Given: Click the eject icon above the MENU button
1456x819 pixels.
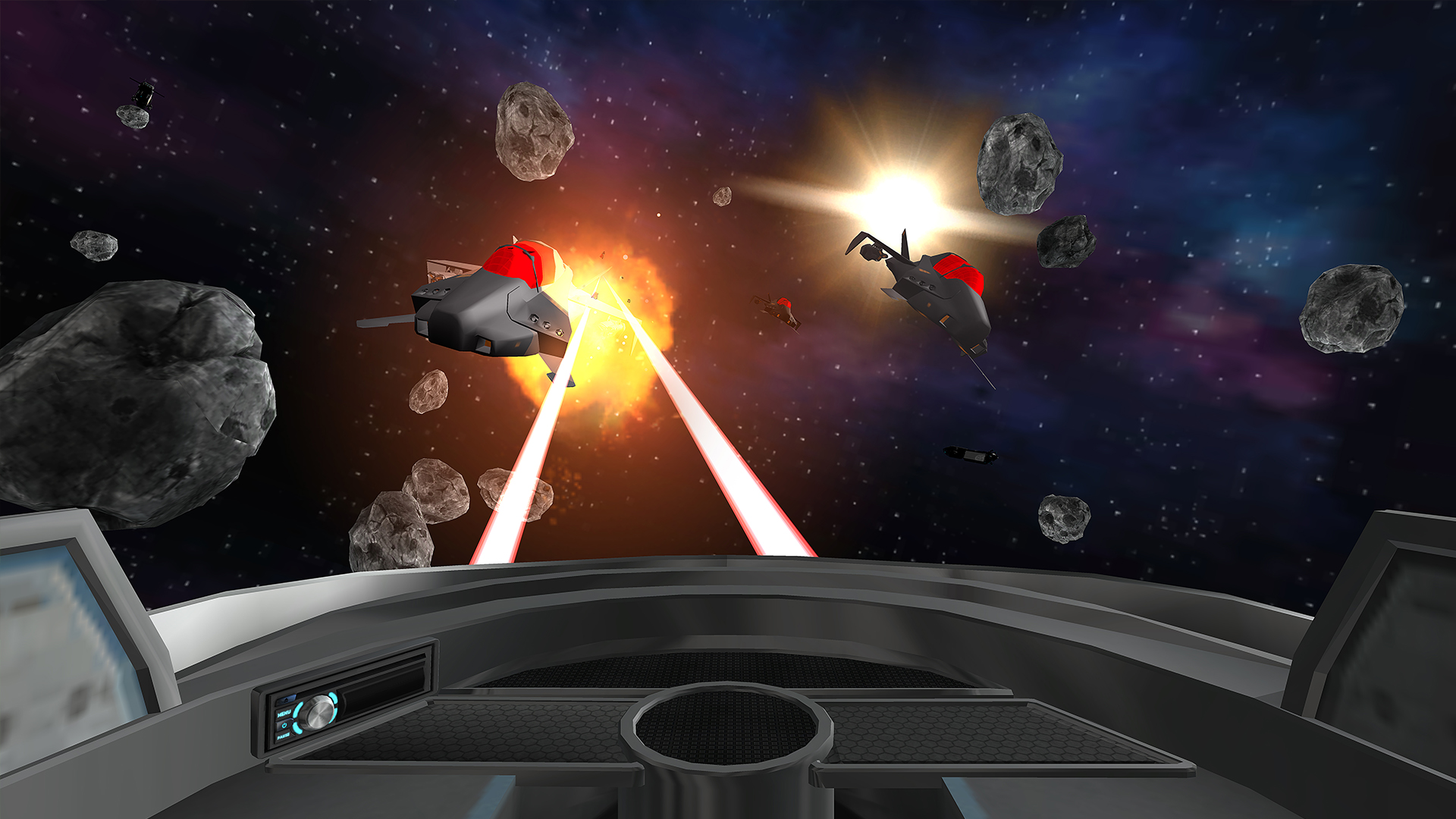Looking at the screenshot, I should click(x=284, y=699).
